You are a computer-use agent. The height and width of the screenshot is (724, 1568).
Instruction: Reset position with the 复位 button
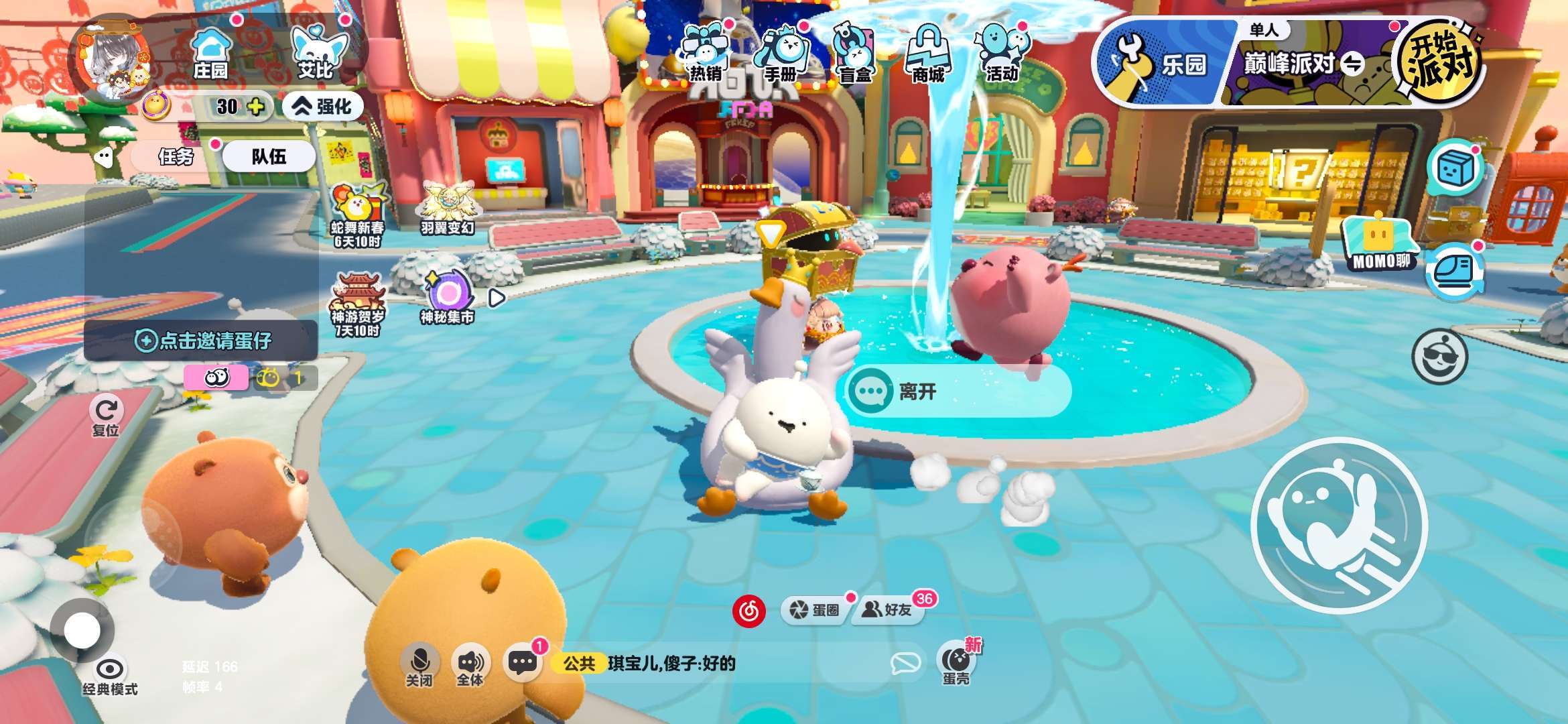click(x=106, y=417)
